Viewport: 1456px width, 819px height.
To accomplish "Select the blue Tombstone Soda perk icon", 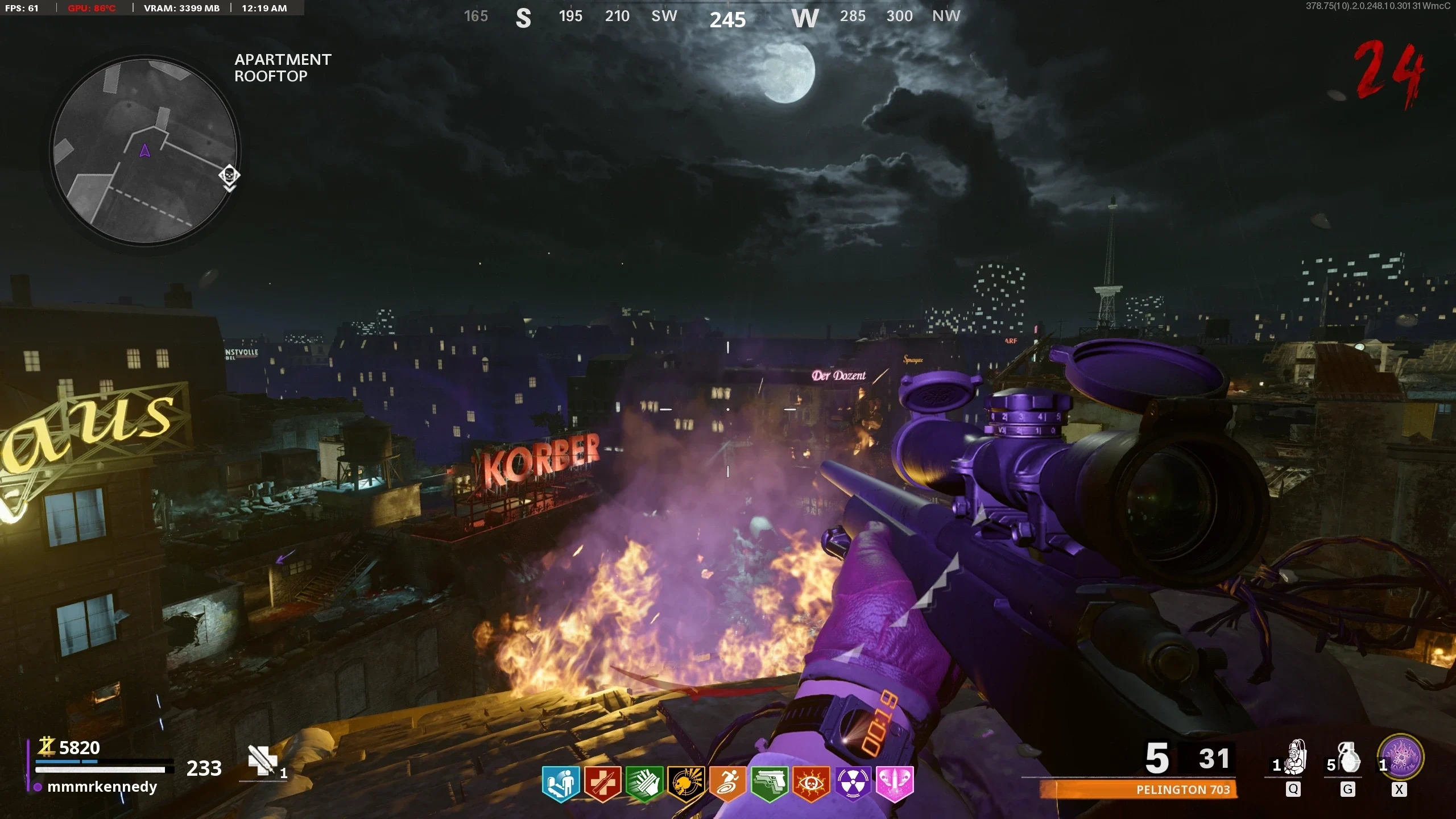I will tap(561, 784).
